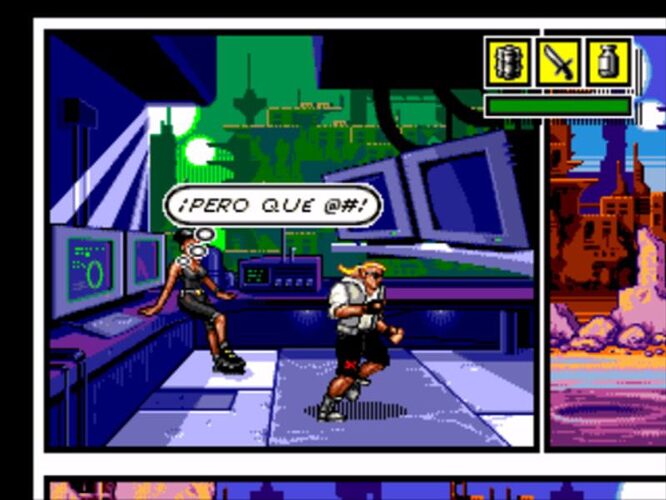The image size is (666, 500).
Task: Select the knife inventory slot
Action: tap(558, 63)
